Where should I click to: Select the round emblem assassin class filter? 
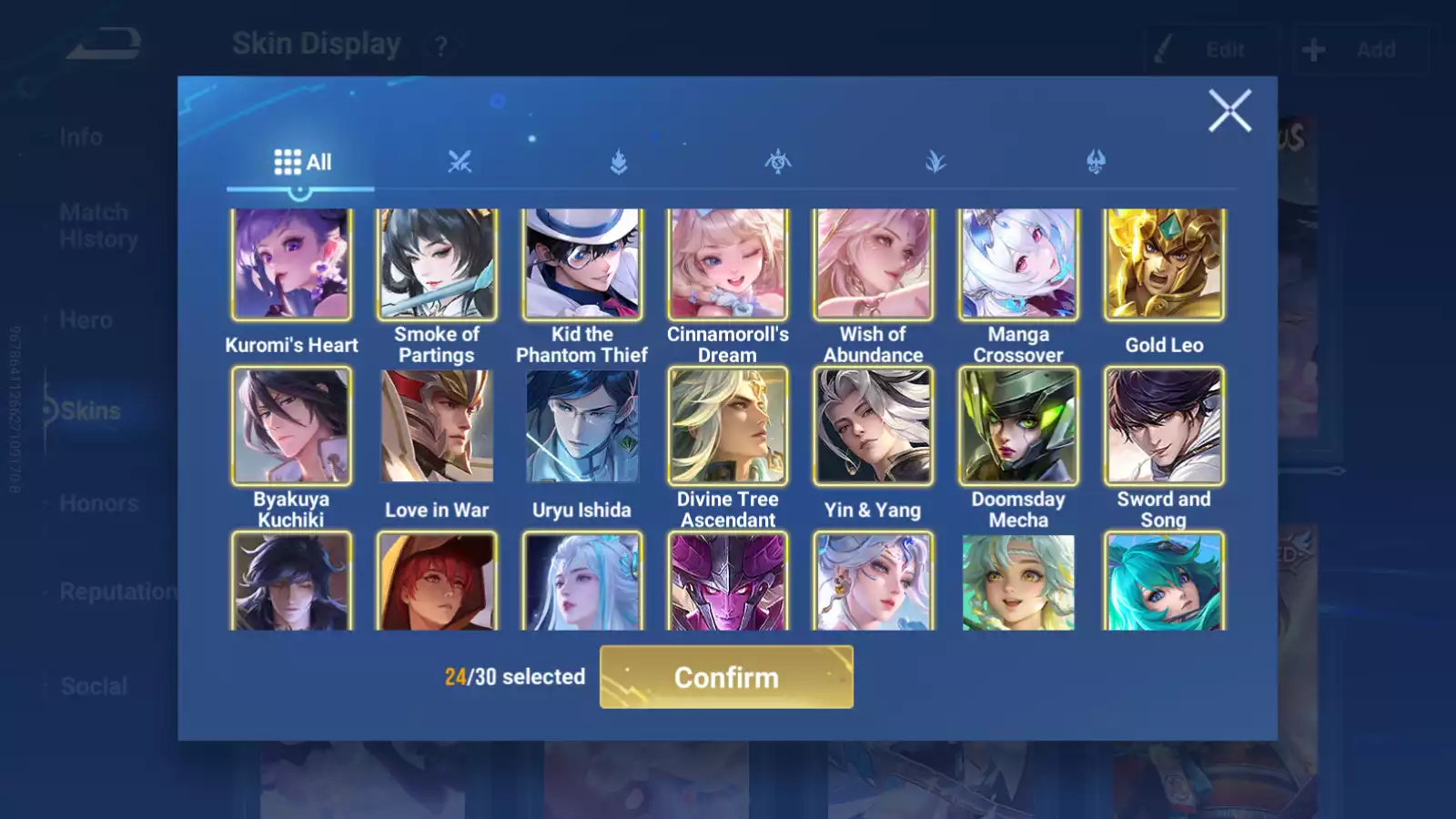tap(777, 162)
